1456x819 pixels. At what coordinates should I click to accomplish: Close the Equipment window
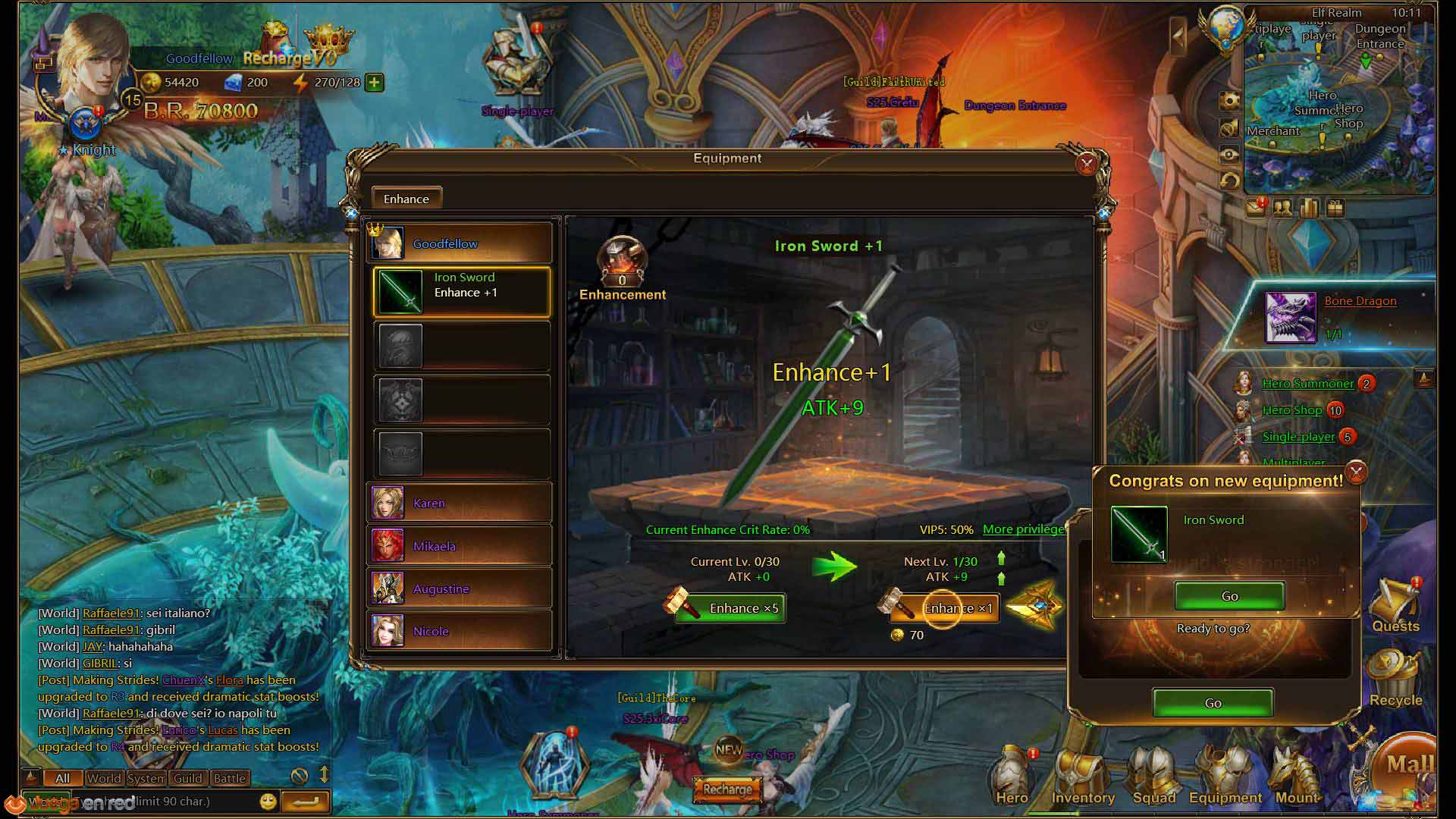coord(1086,164)
